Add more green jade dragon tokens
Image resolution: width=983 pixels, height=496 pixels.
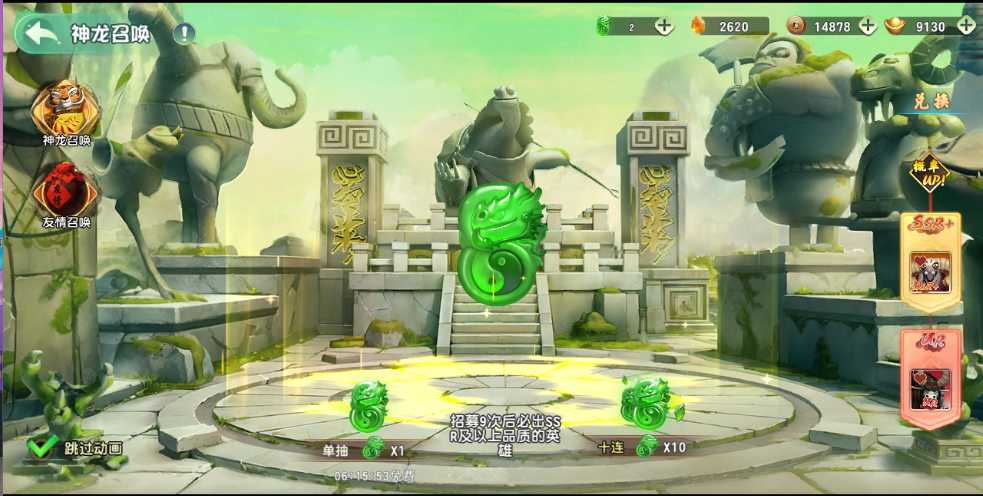click(x=664, y=27)
